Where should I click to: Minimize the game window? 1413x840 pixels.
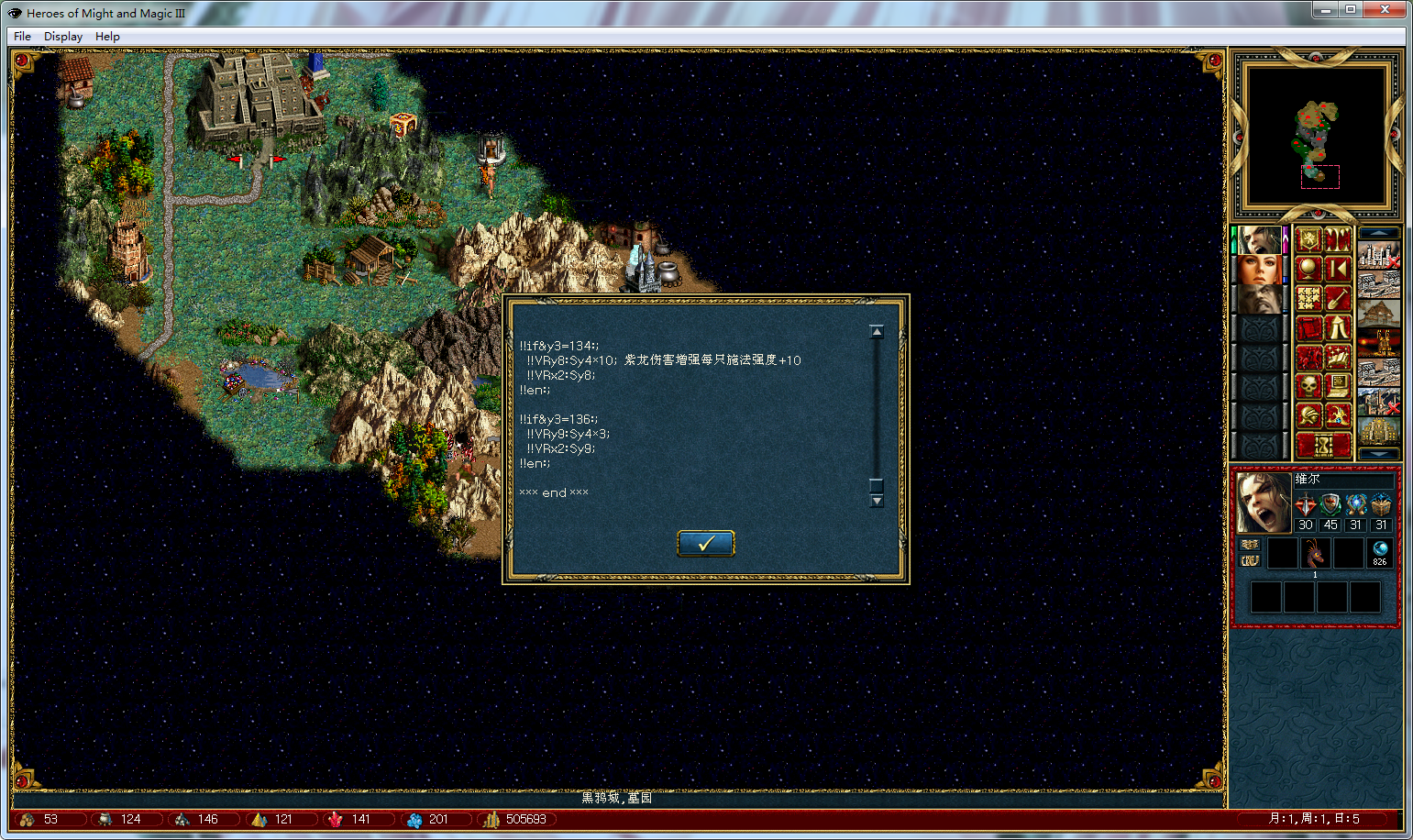1324,10
